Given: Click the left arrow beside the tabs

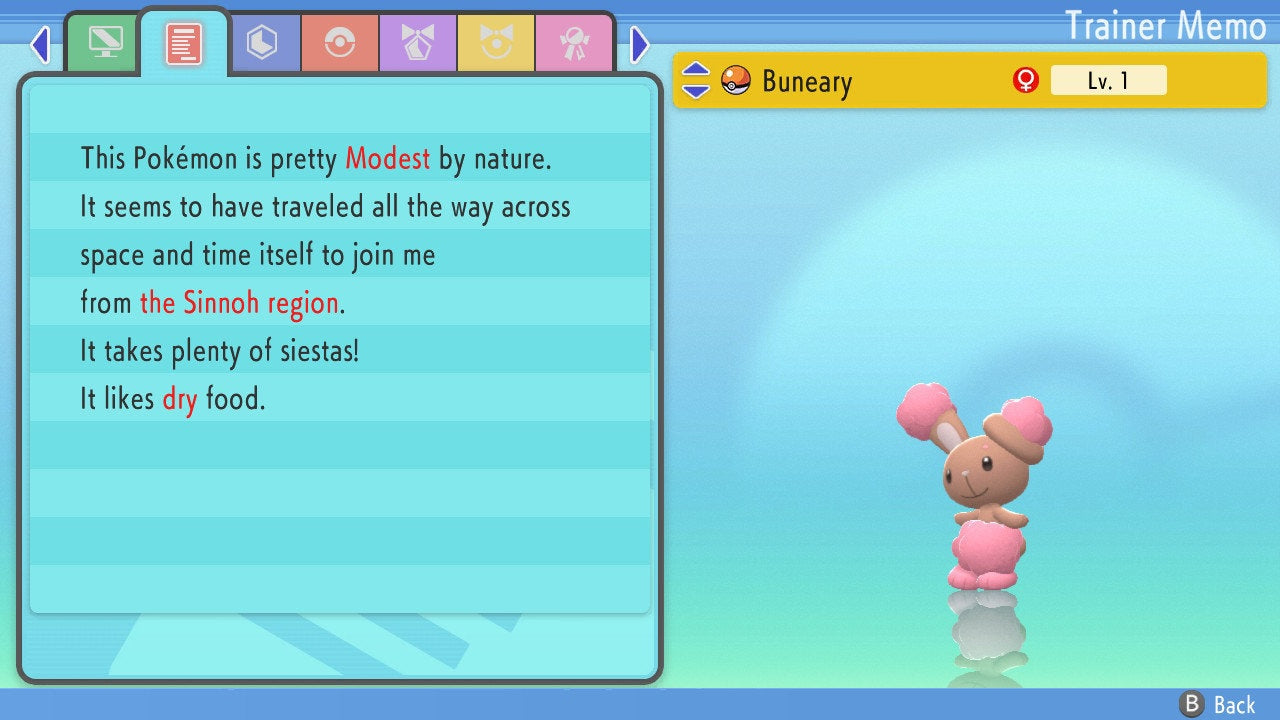Looking at the screenshot, I should click(x=40, y=44).
